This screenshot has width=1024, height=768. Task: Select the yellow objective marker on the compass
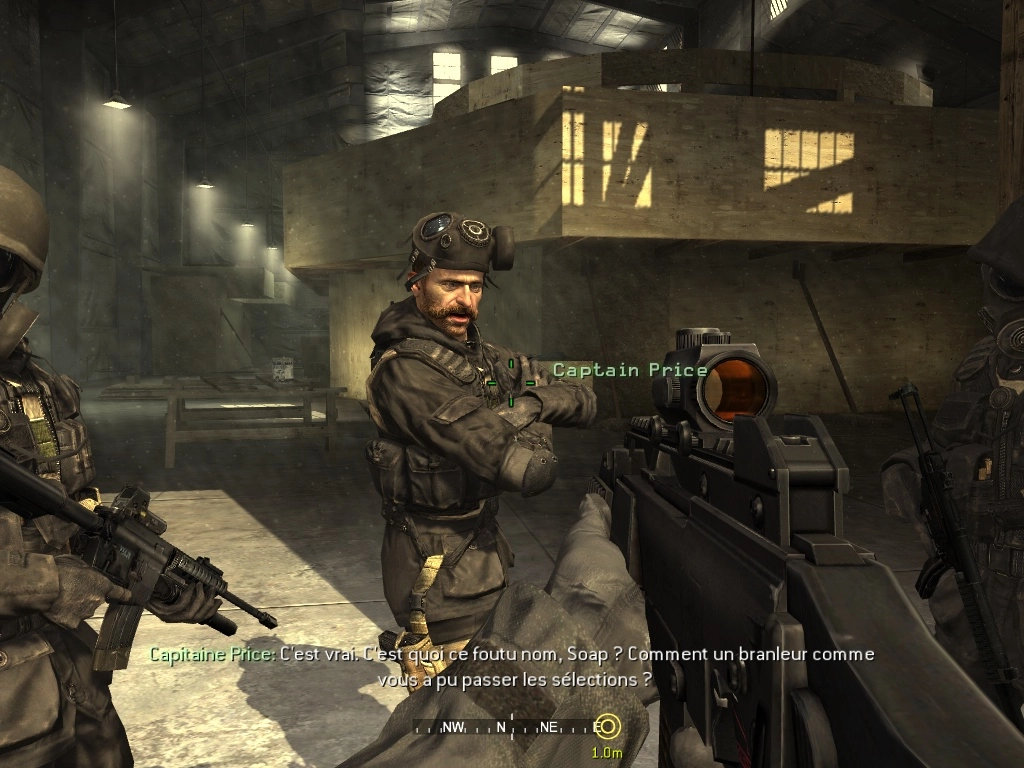tap(607, 727)
